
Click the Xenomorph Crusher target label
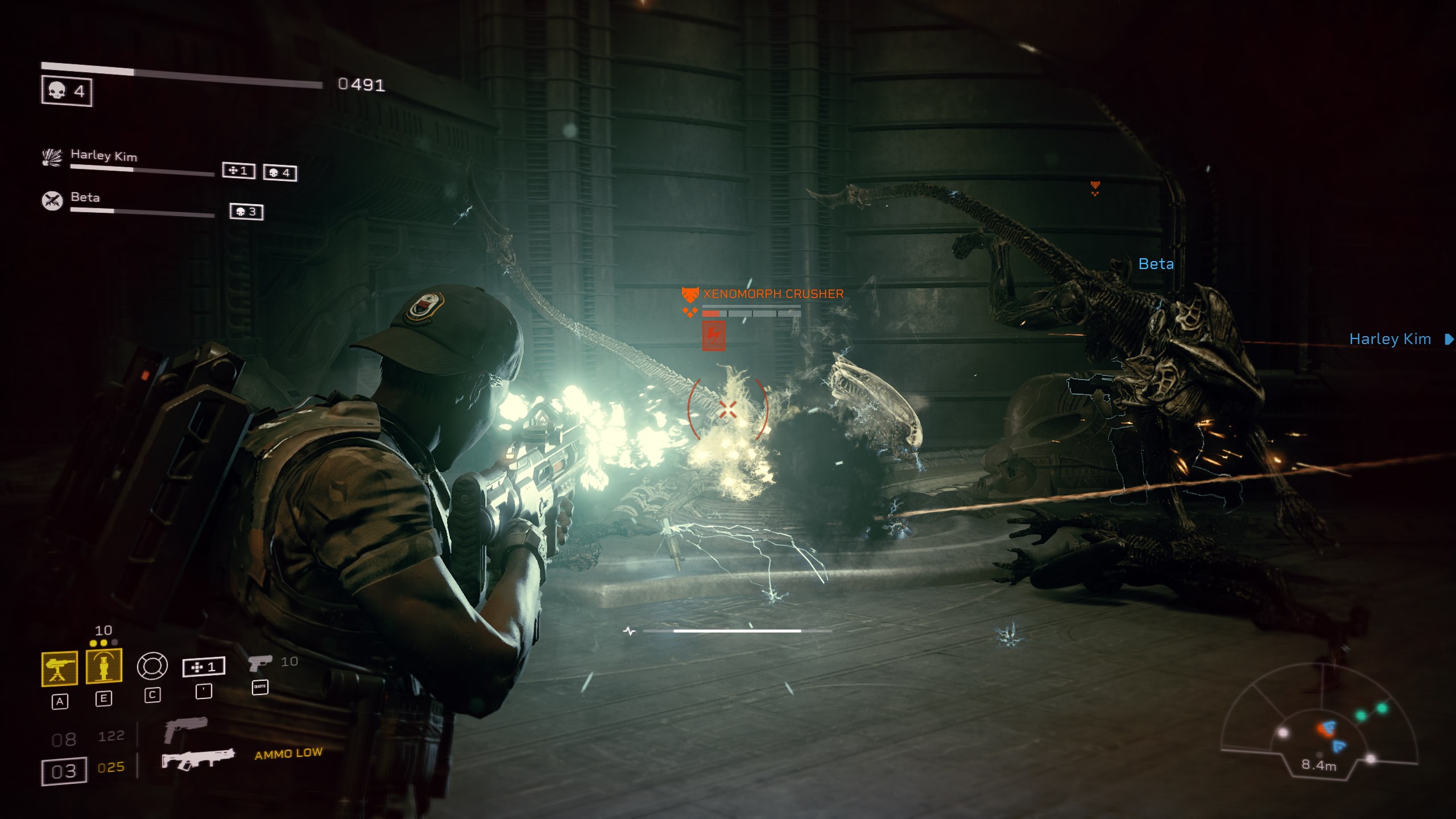(773, 294)
